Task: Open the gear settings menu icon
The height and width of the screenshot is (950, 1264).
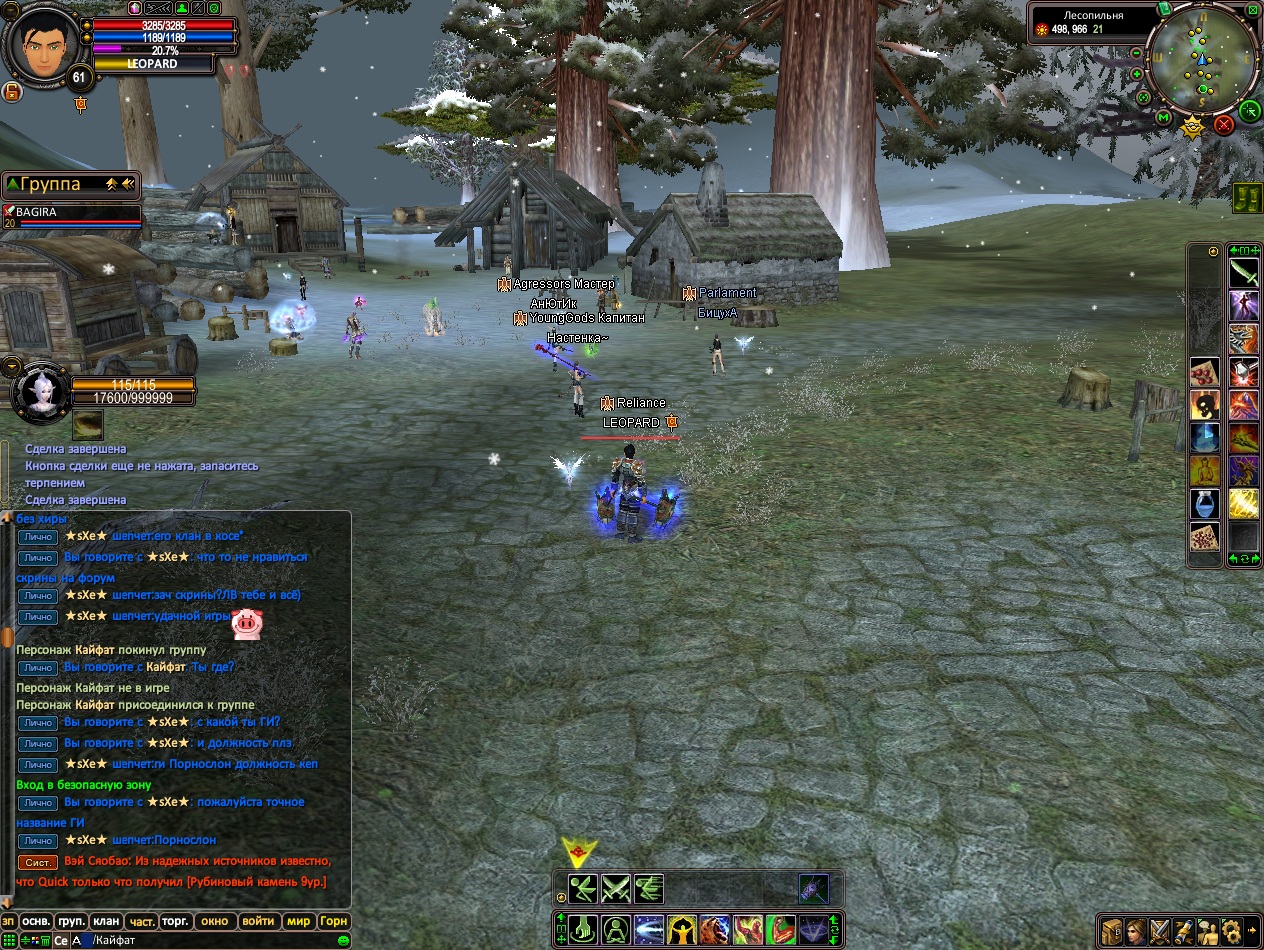Action: [x=1231, y=930]
